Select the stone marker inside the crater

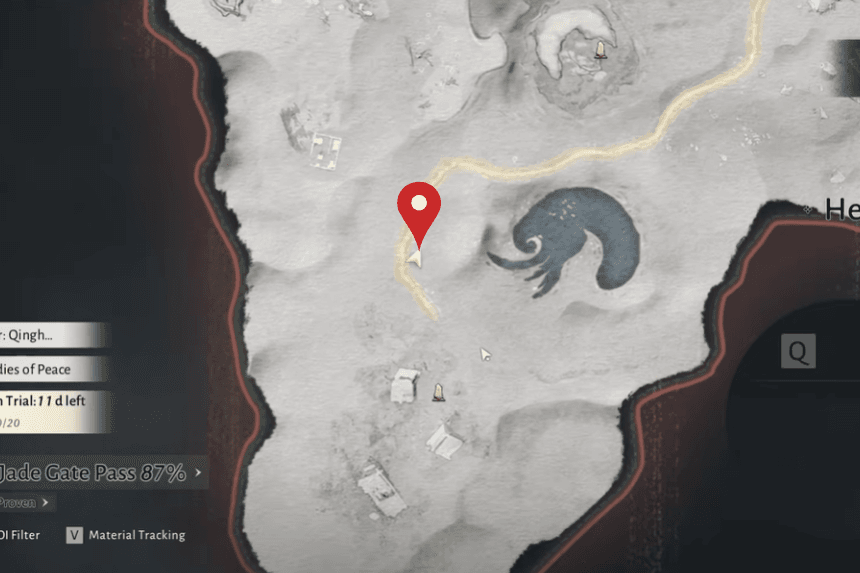point(600,48)
